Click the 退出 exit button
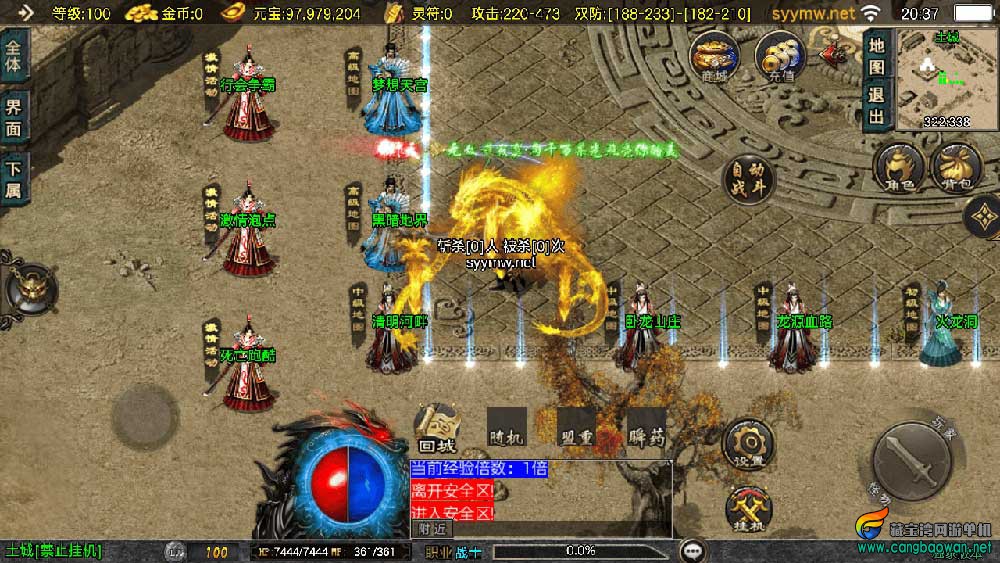 coord(877,106)
